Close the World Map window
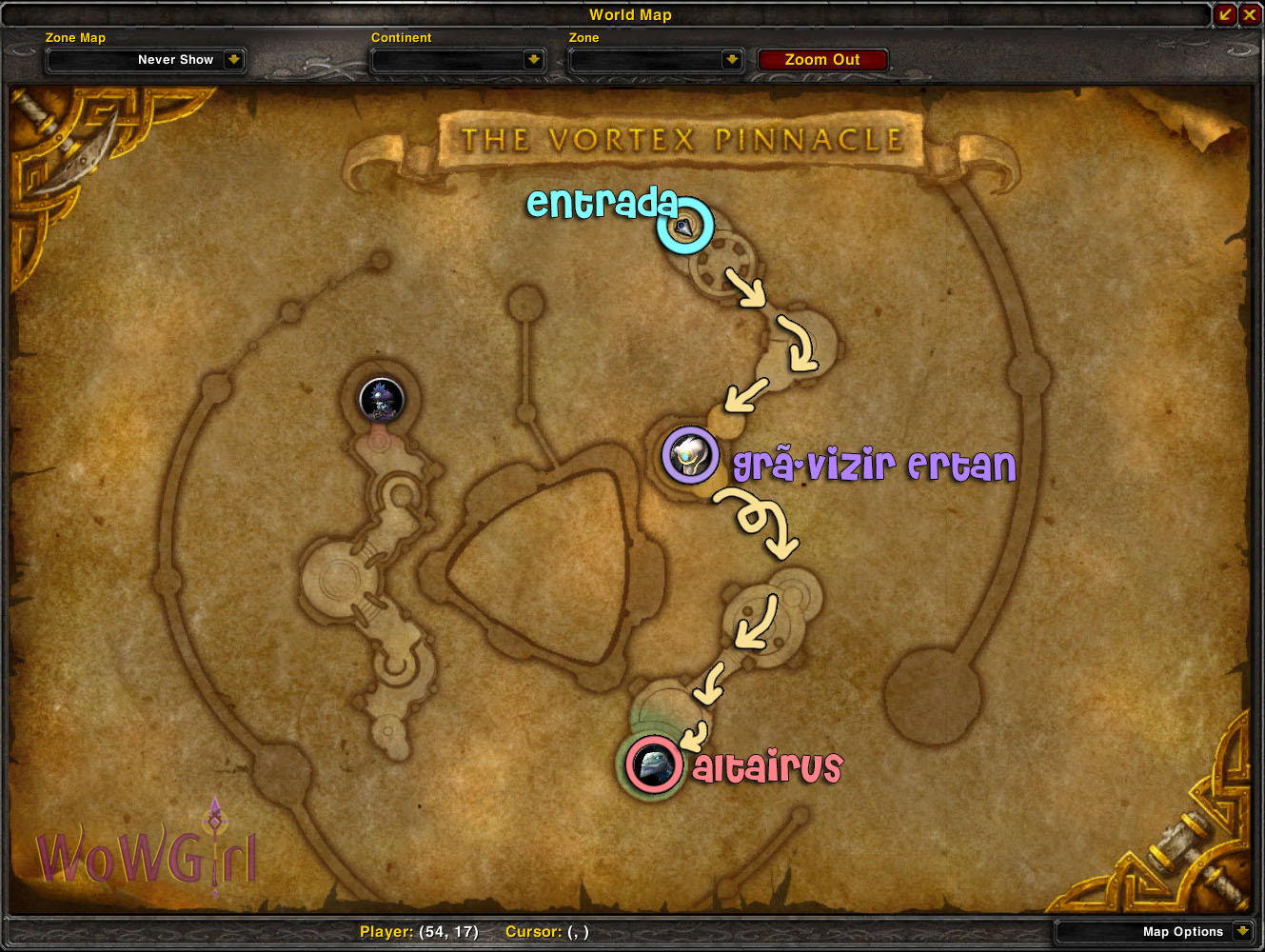 coord(1250,14)
